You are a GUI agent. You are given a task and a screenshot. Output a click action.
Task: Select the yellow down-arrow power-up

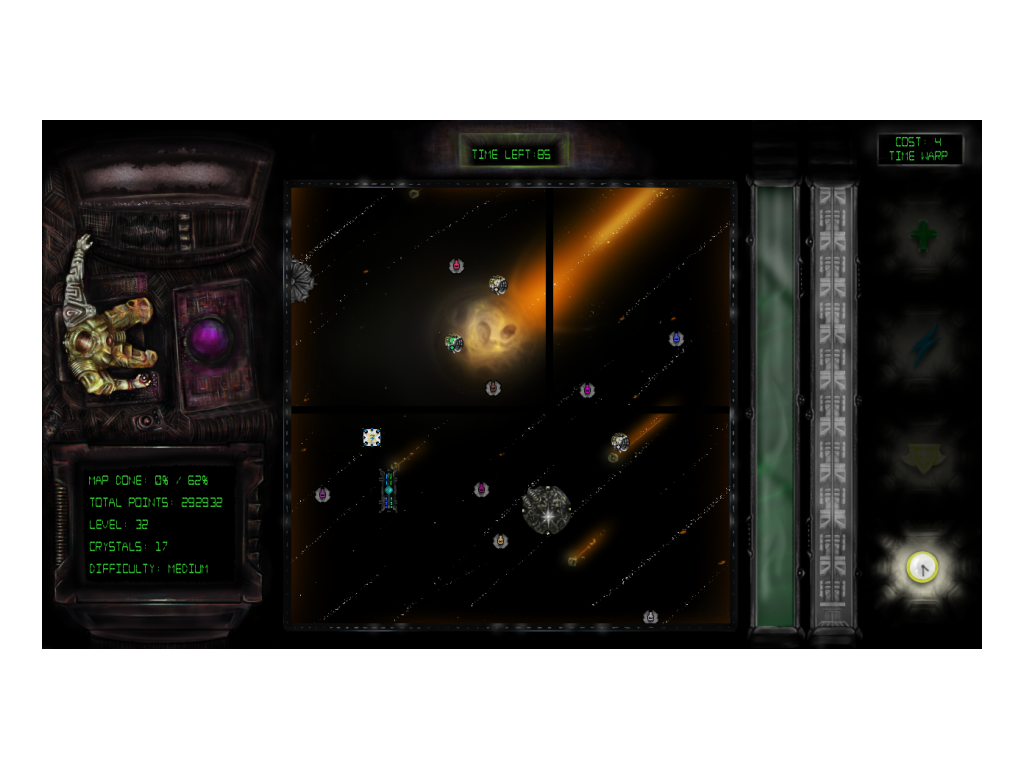point(922,459)
